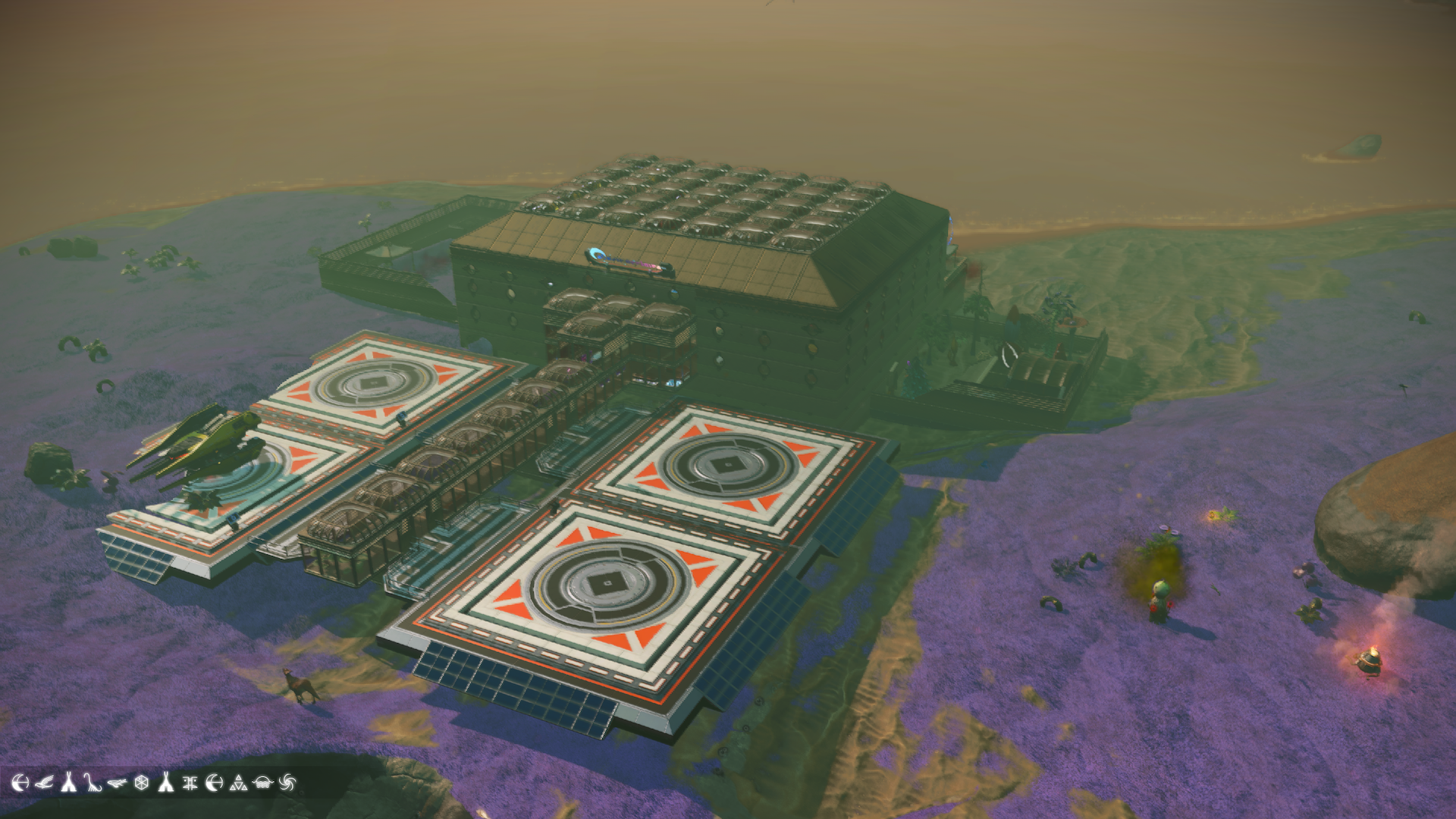Image resolution: width=1456 pixels, height=819 pixels.
Task: Select the eclipse portal glyph
Action: click(21, 783)
